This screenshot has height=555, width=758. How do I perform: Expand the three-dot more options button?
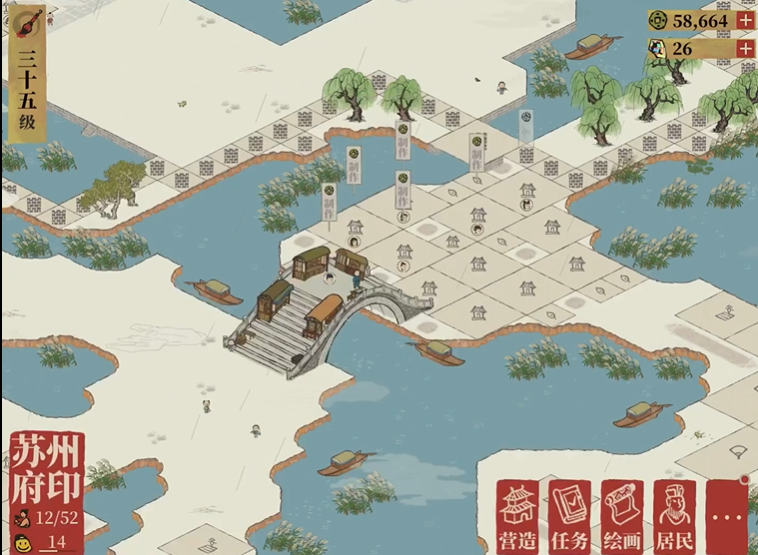point(727,515)
